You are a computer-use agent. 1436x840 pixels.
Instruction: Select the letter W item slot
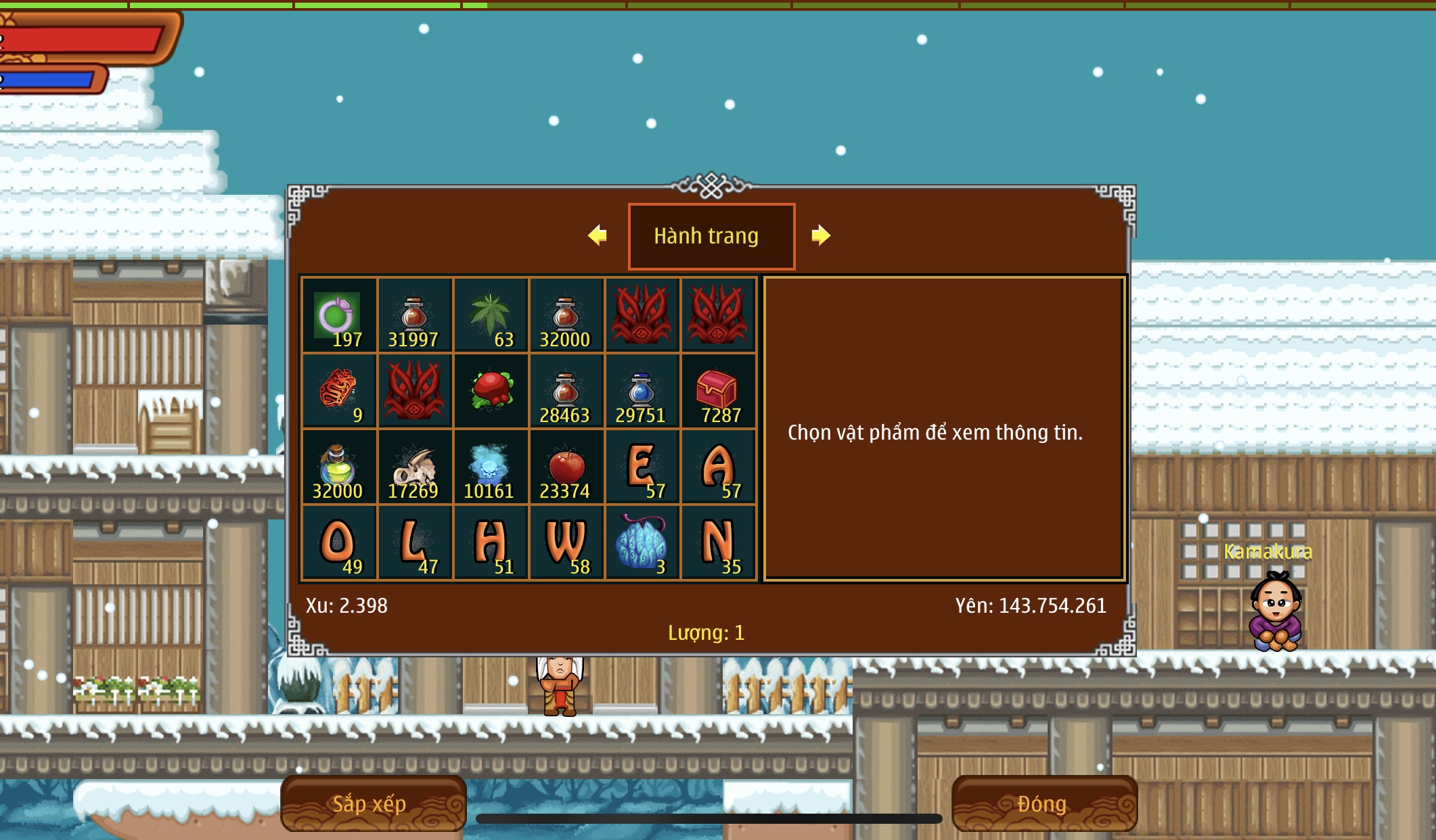point(566,543)
